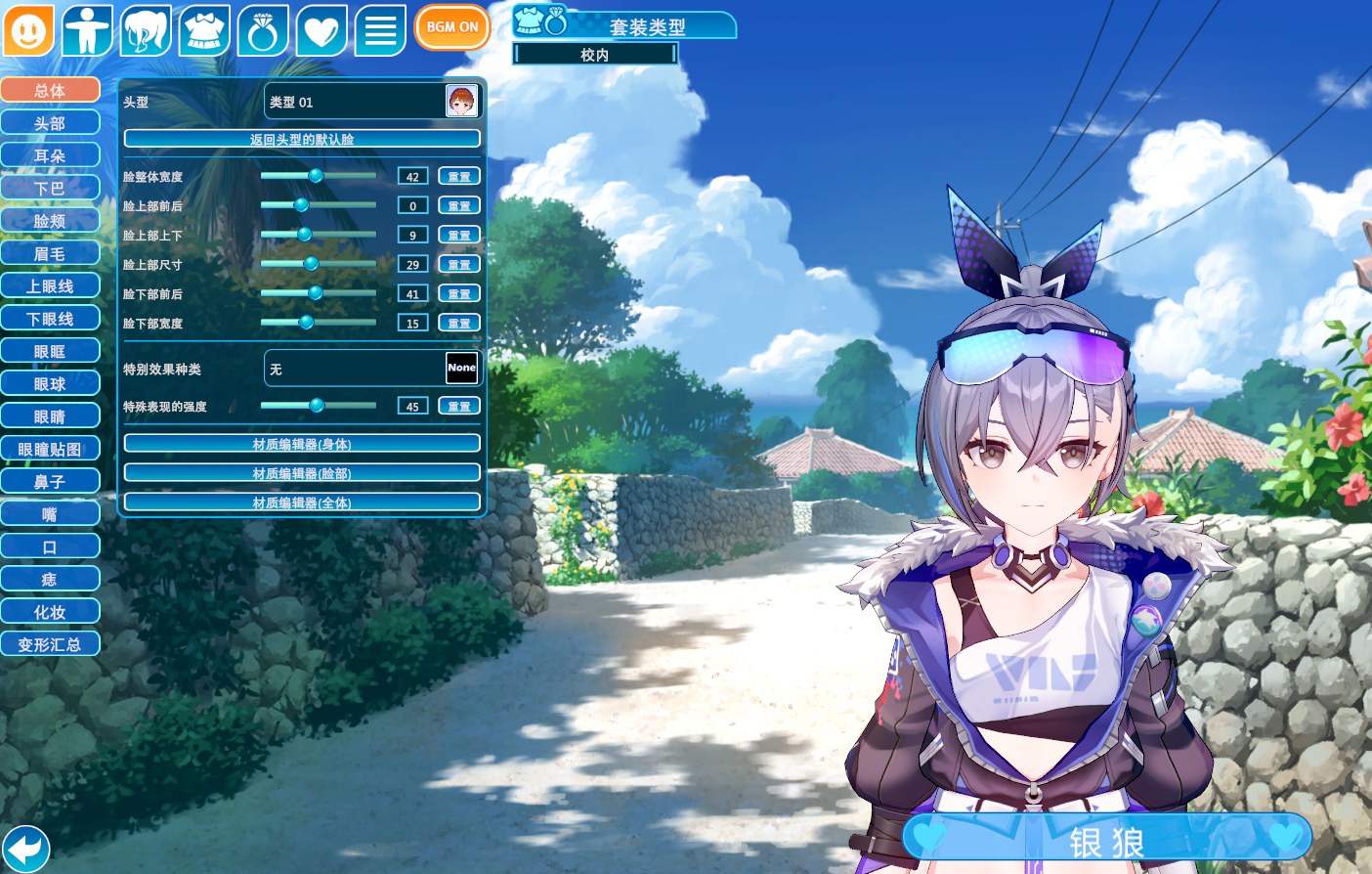Toggle the BGM ON button
This screenshot has height=874, width=1372.
(x=451, y=27)
